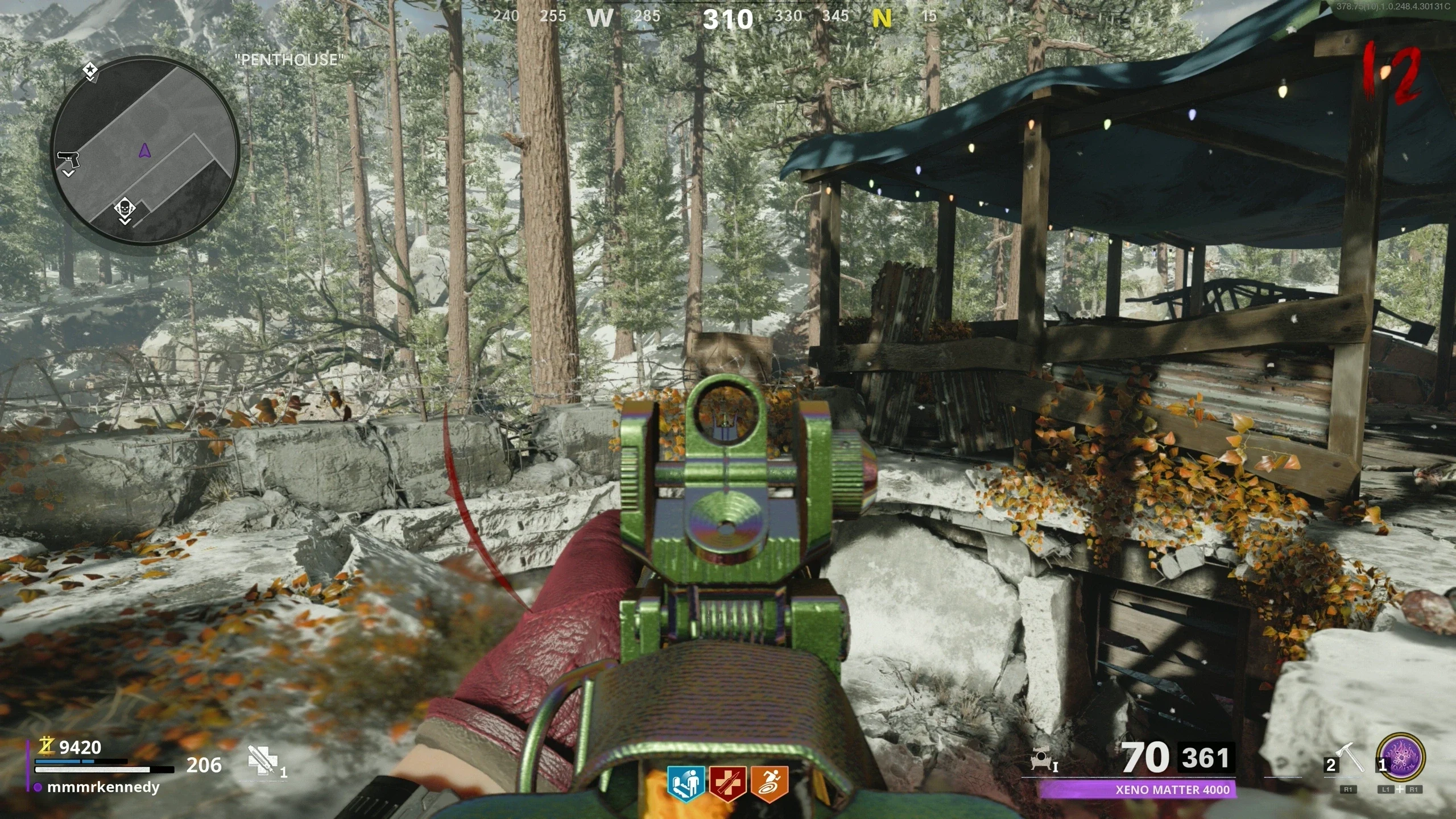Select the purple player arrow on minimap

click(144, 150)
